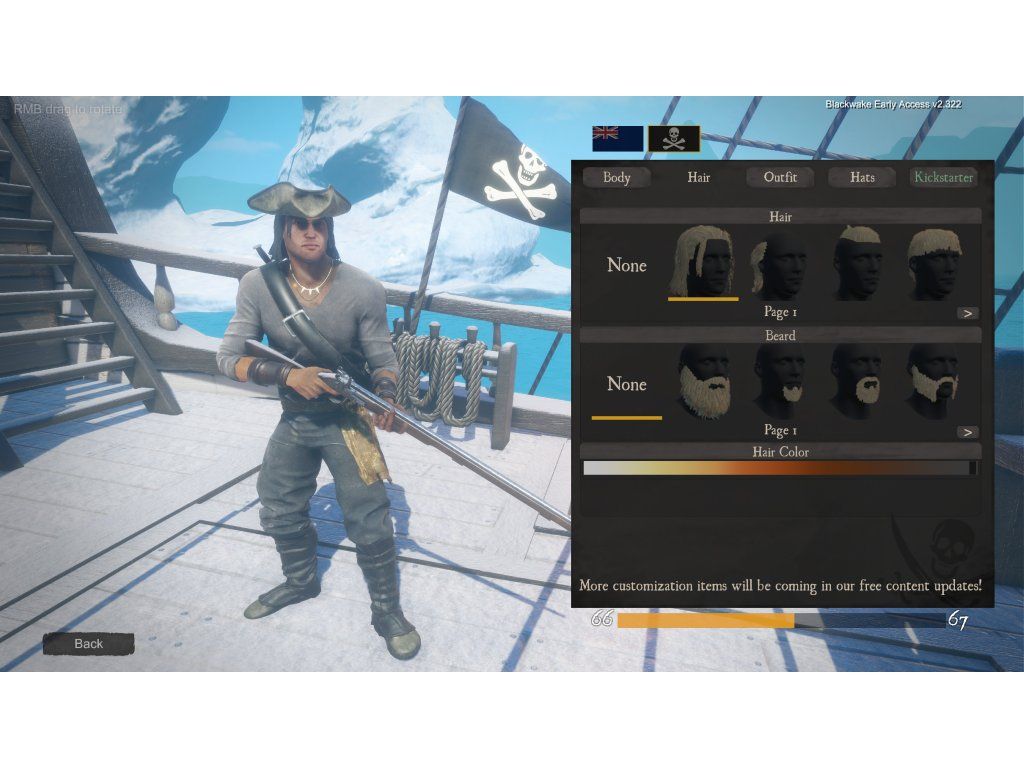
Task: Select the flat-top hair style
Action: 858,263
